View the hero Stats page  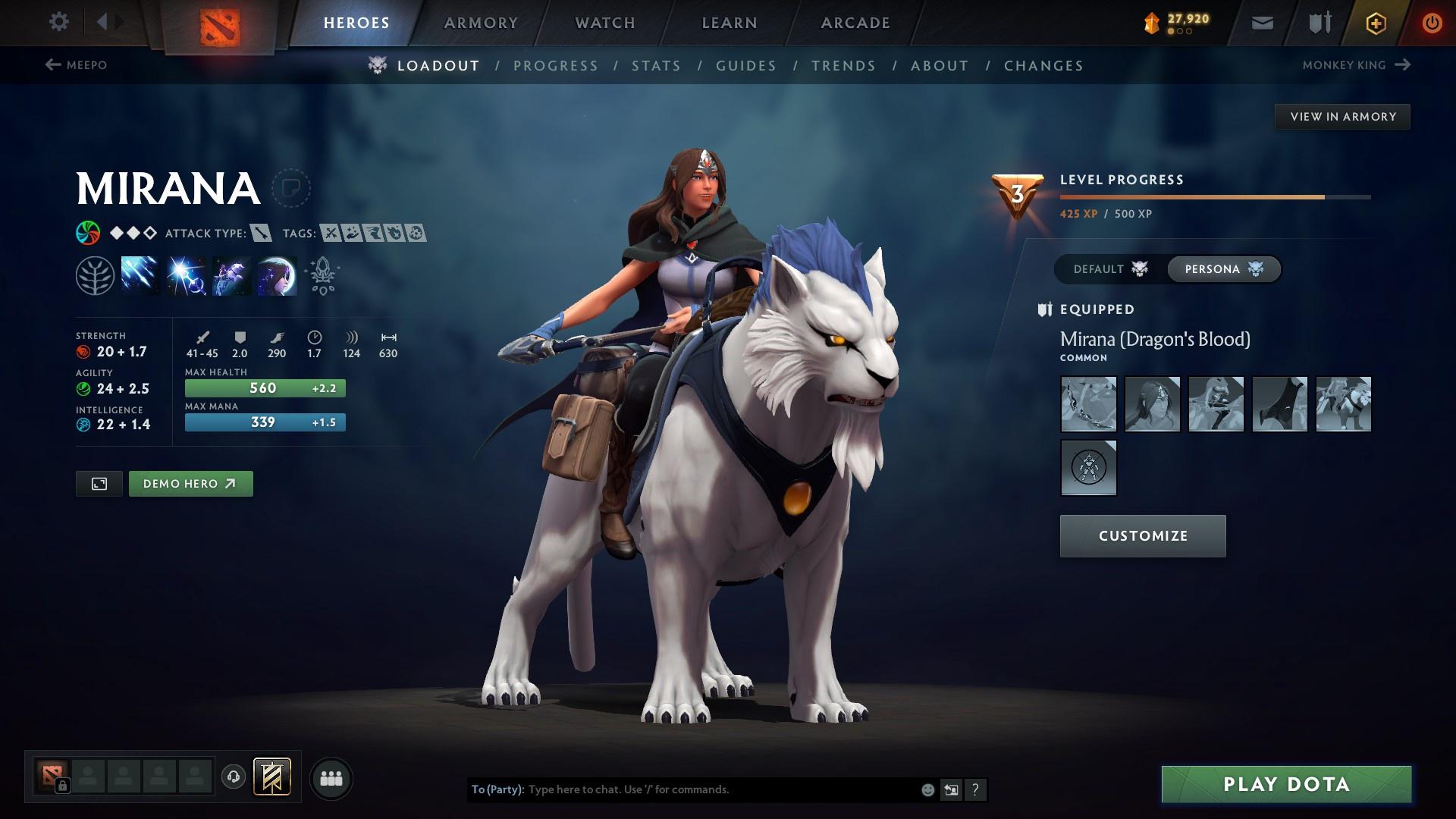656,66
